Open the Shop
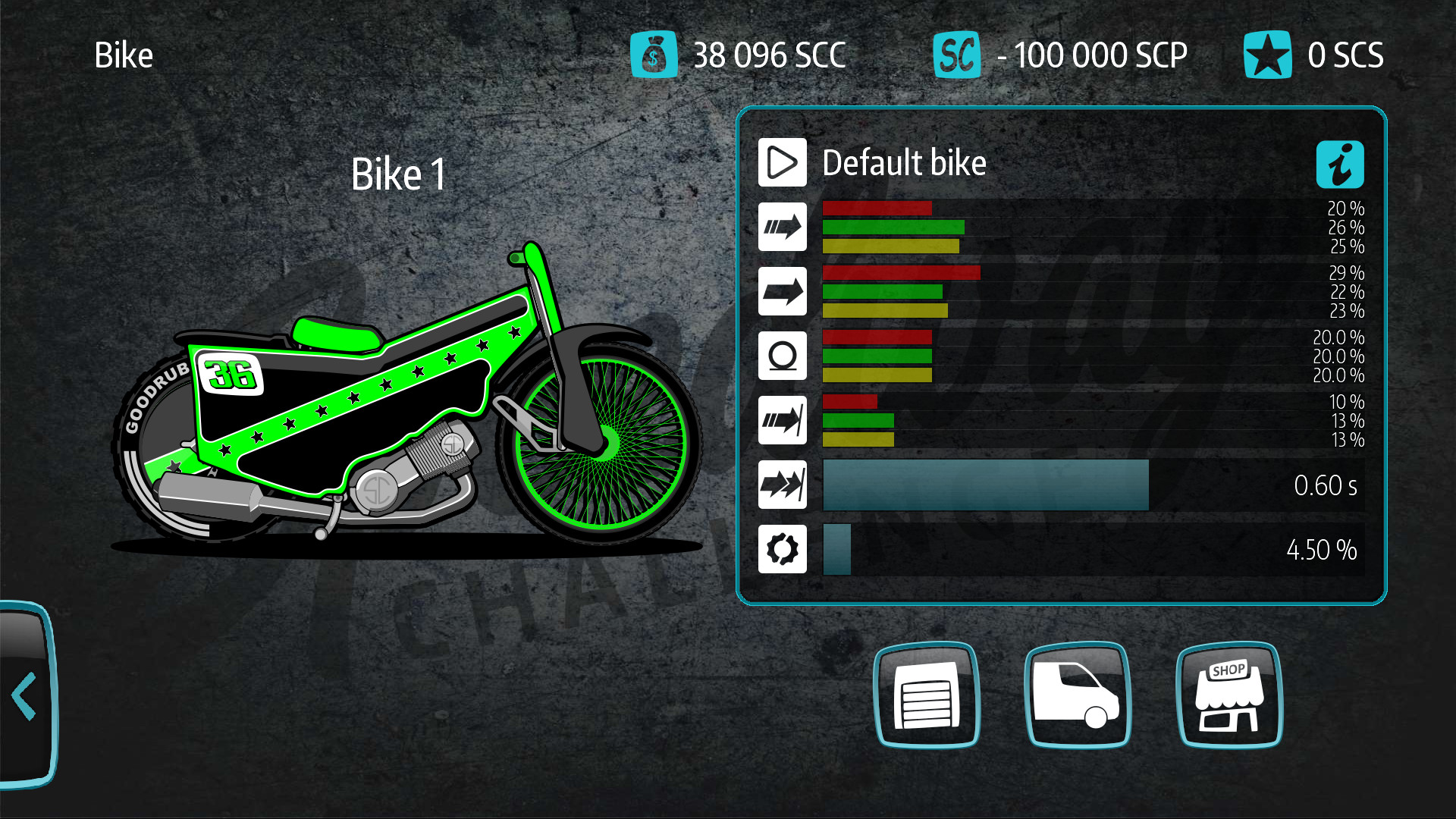 coord(1228,695)
